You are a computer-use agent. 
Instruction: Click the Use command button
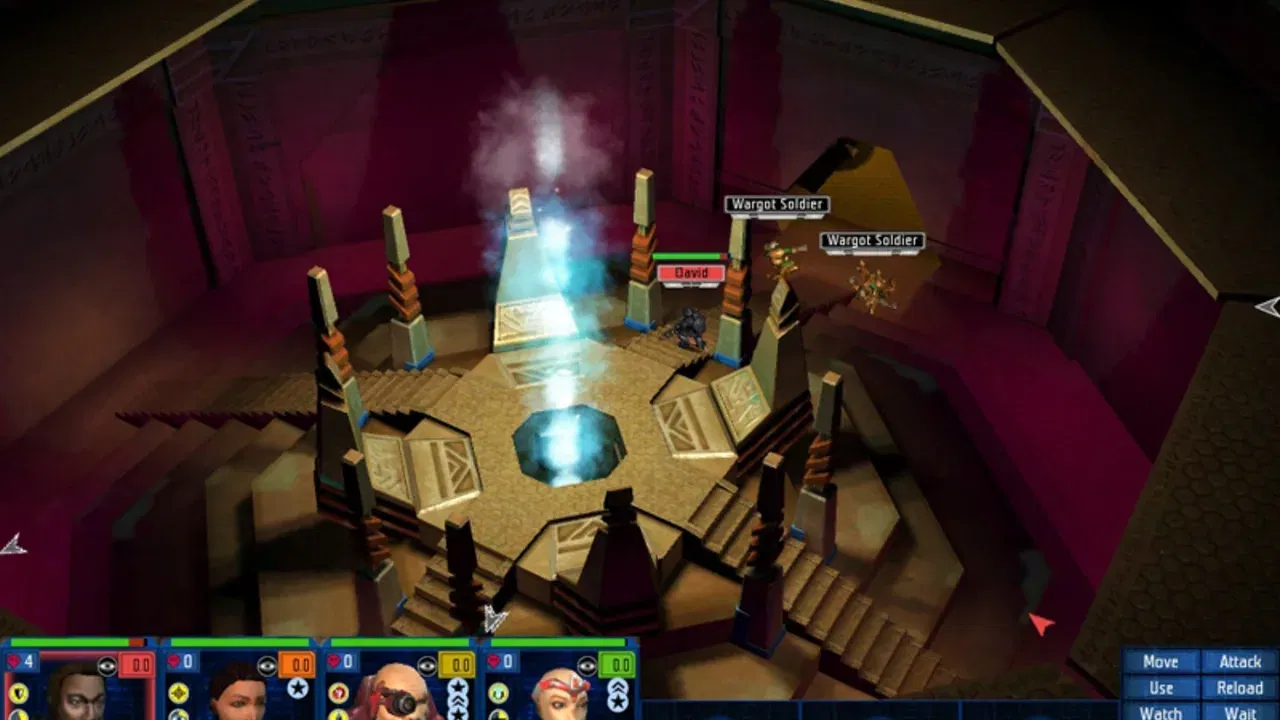coord(1160,688)
